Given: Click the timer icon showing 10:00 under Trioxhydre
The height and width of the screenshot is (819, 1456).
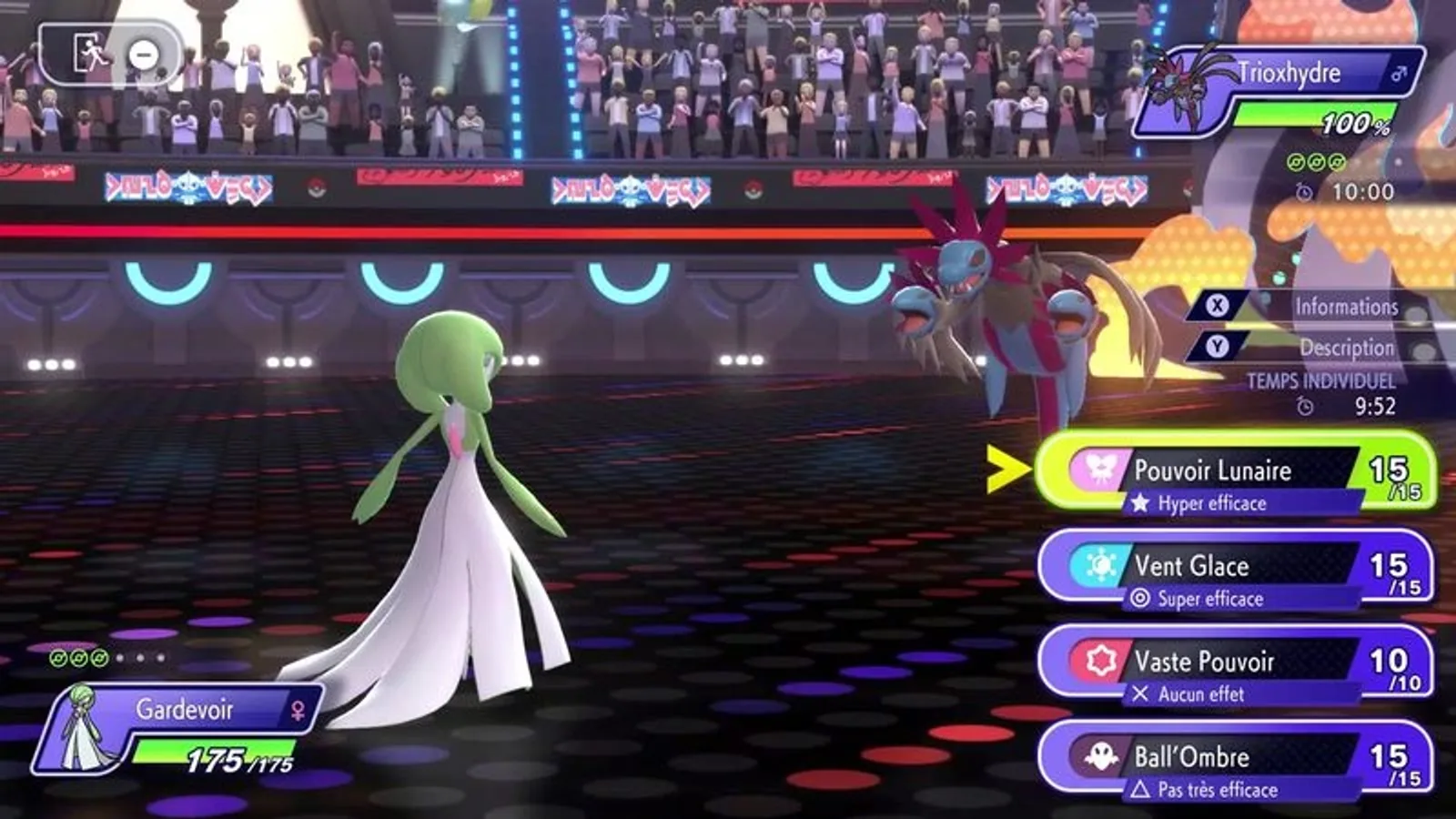Looking at the screenshot, I should [x=1303, y=192].
